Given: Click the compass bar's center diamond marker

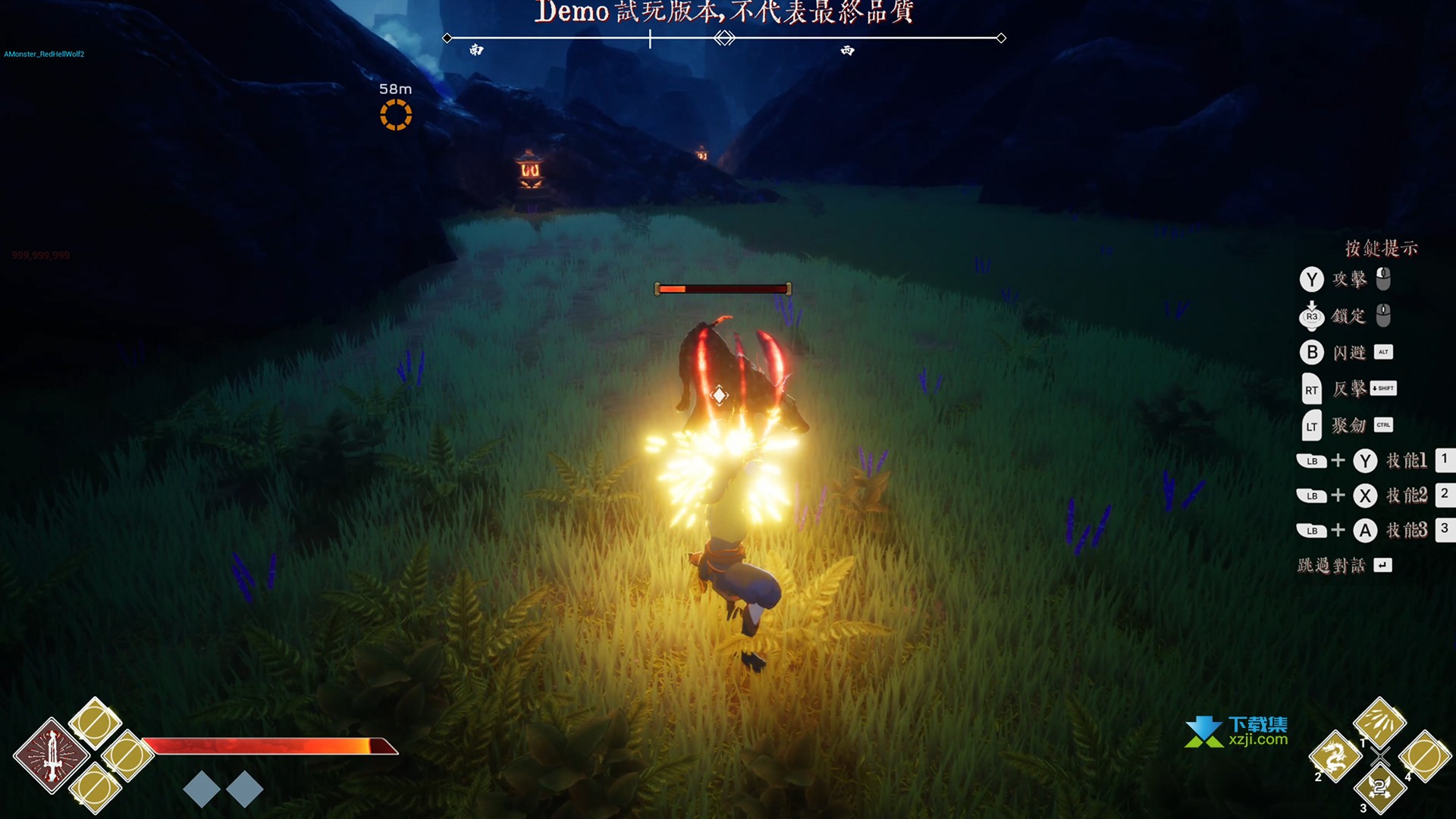Looking at the screenshot, I should coord(724,38).
